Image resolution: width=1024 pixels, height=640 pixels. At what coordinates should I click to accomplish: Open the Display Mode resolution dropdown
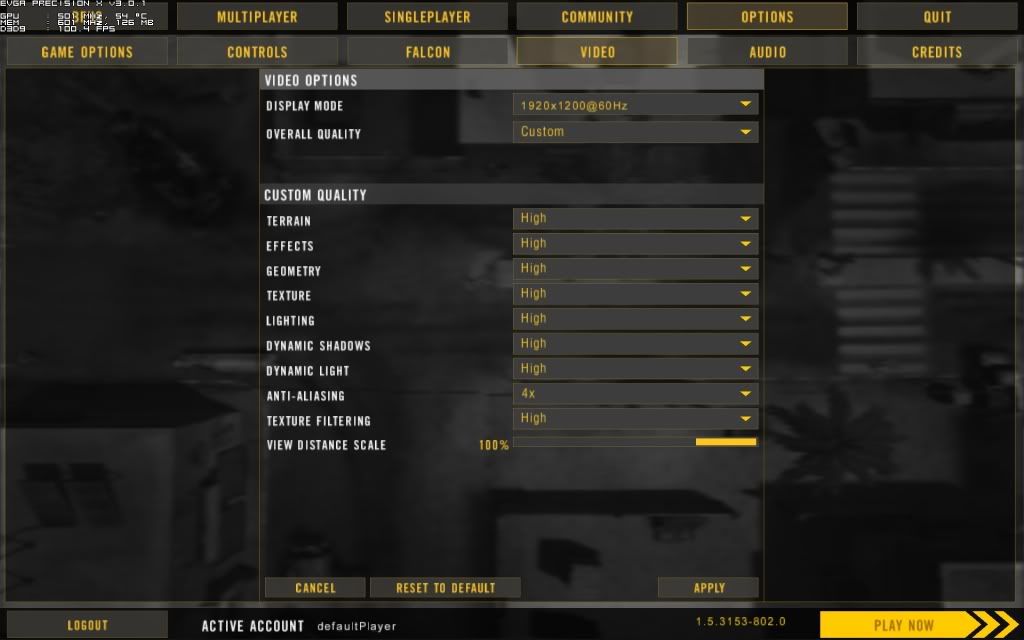(x=635, y=105)
